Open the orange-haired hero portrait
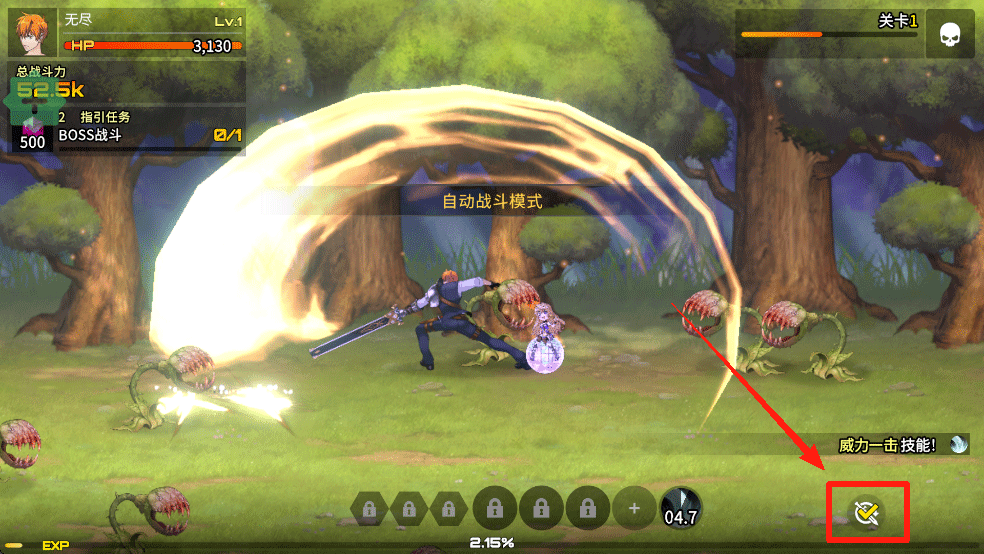Screen dimensions: 984x554 (33, 32)
